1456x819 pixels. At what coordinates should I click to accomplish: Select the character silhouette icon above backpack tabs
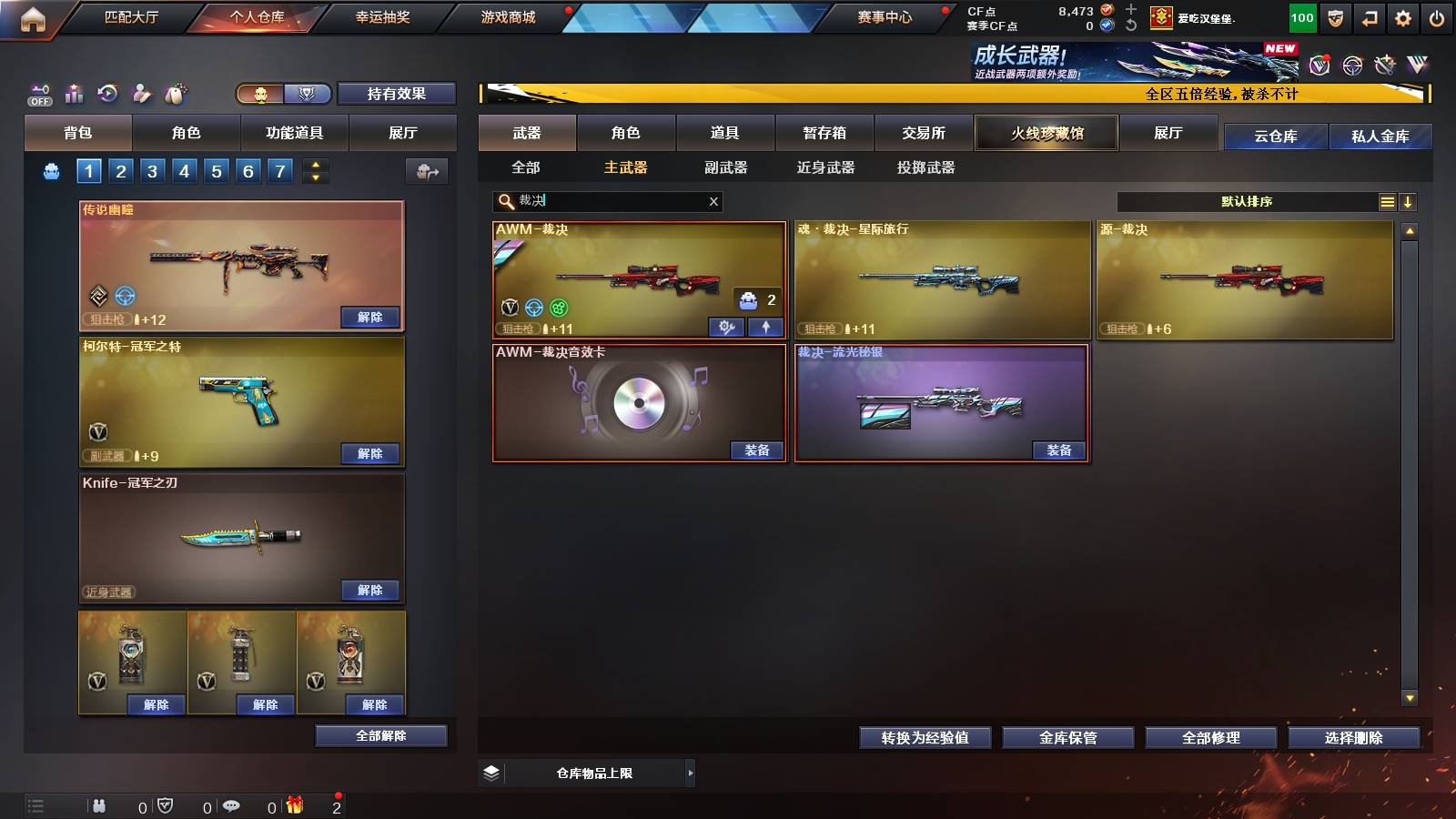141,93
